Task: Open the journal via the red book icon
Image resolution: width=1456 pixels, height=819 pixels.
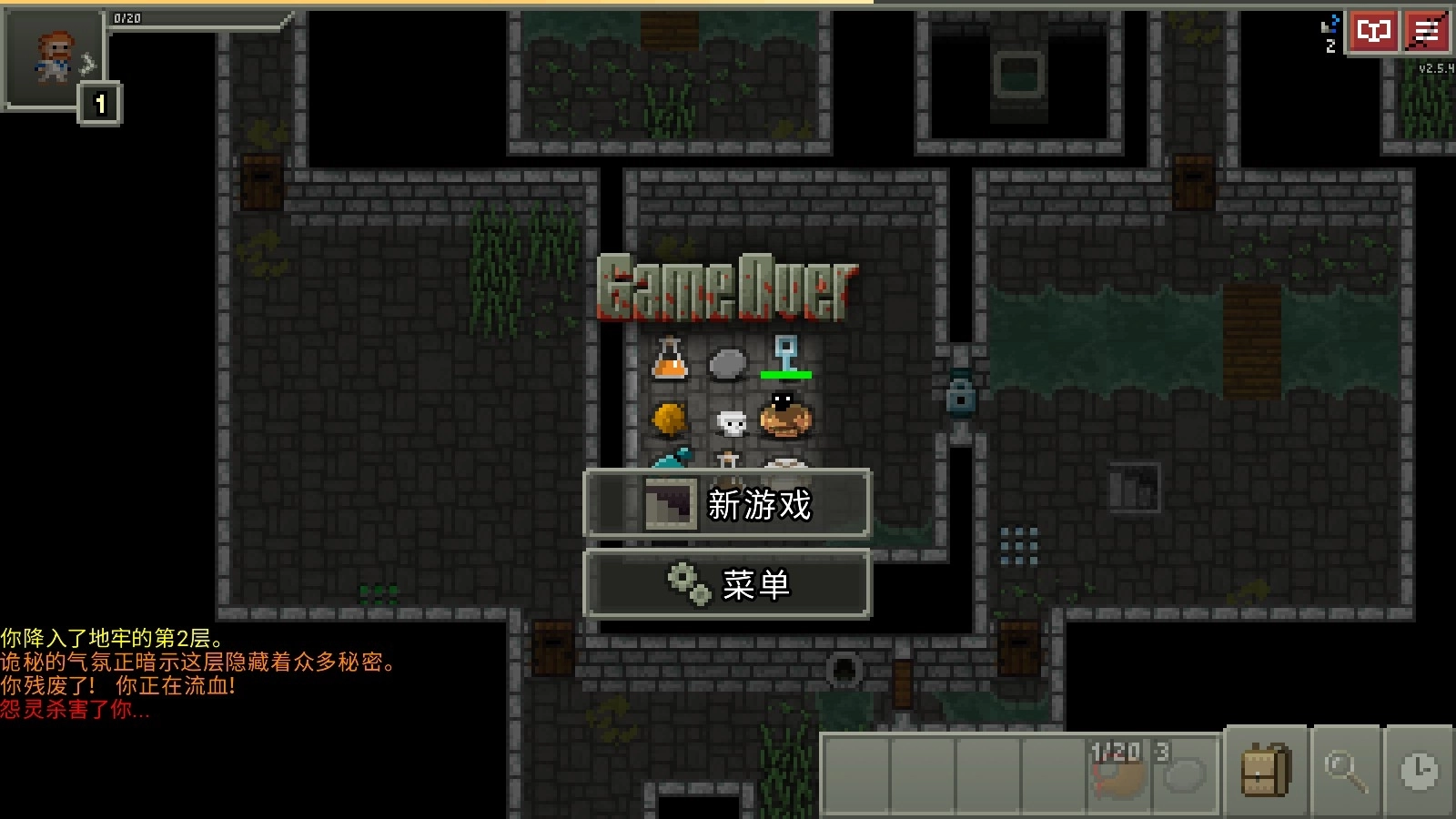Action: [1373, 32]
